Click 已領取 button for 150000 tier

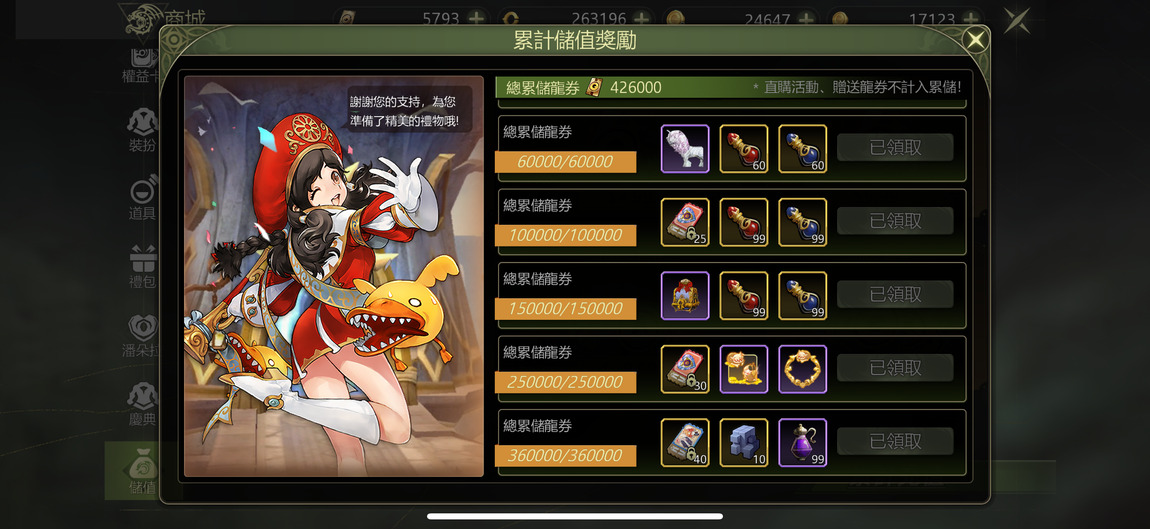[895, 295]
